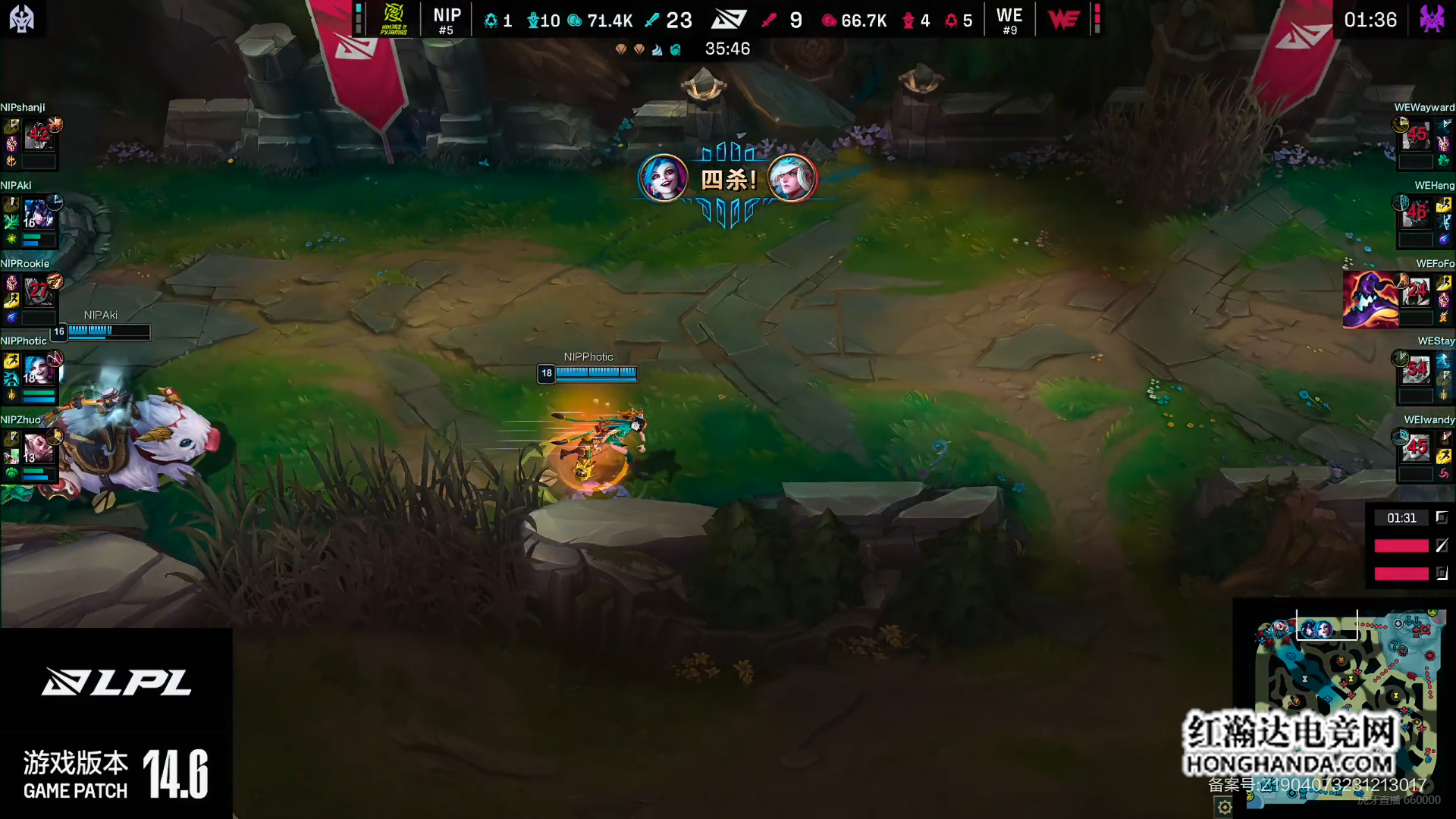Click NIPRookie's champion portrait
This screenshot has height=819, width=1456.
[37, 292]
